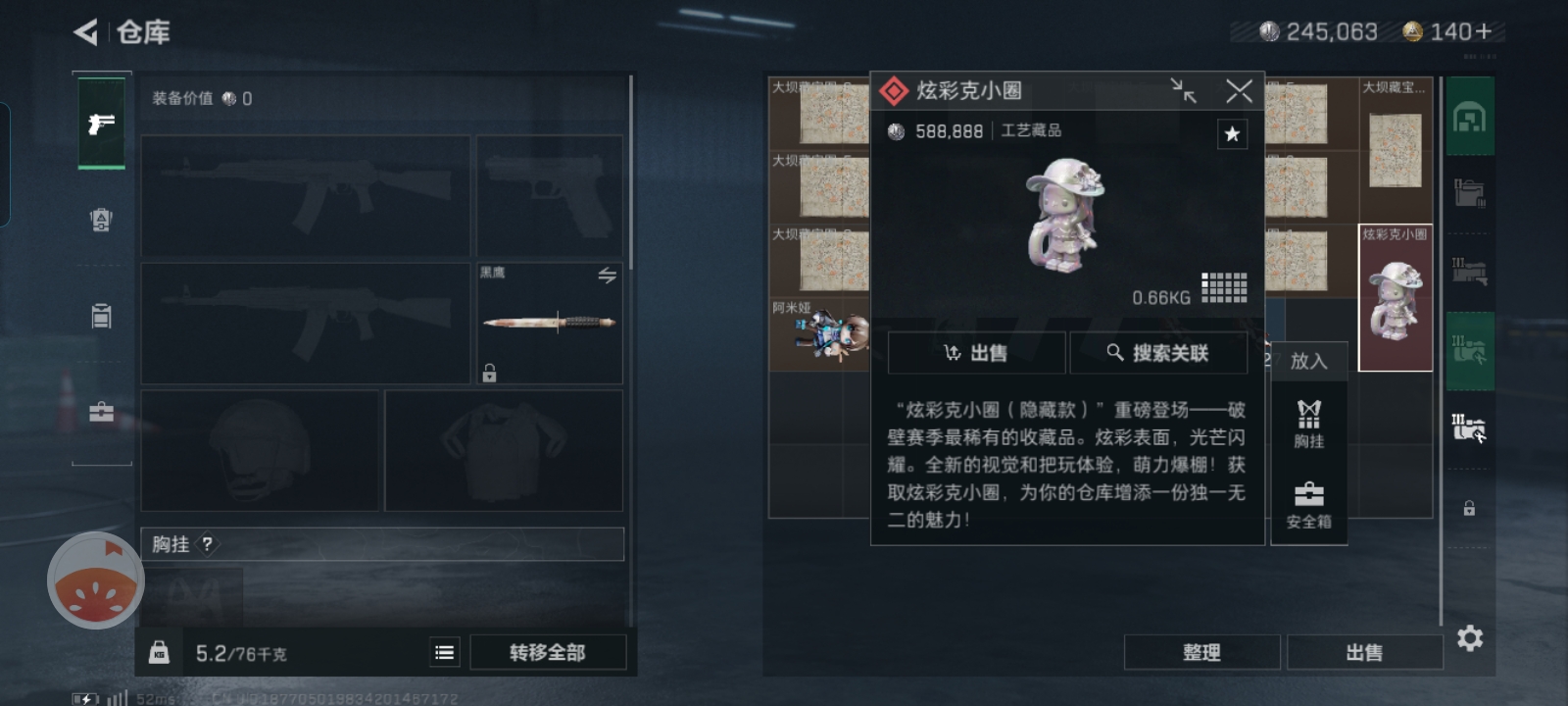Toggle the list view icon

point(445,652)
